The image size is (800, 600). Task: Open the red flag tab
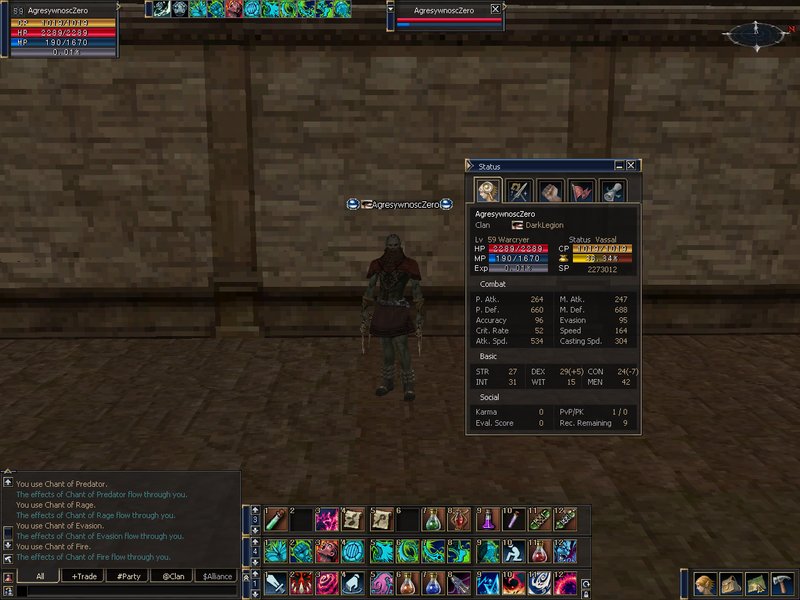[581, 190]
